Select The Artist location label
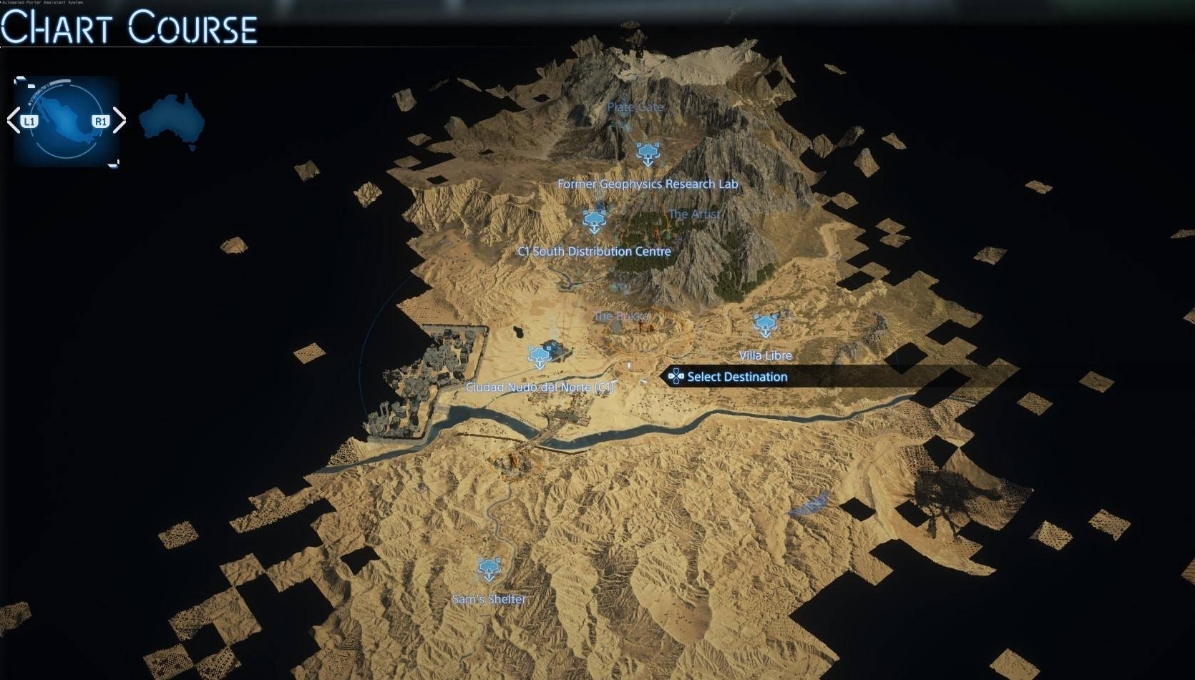The image size is (1195, 680). pyautogui.click(x=693, y=214)
